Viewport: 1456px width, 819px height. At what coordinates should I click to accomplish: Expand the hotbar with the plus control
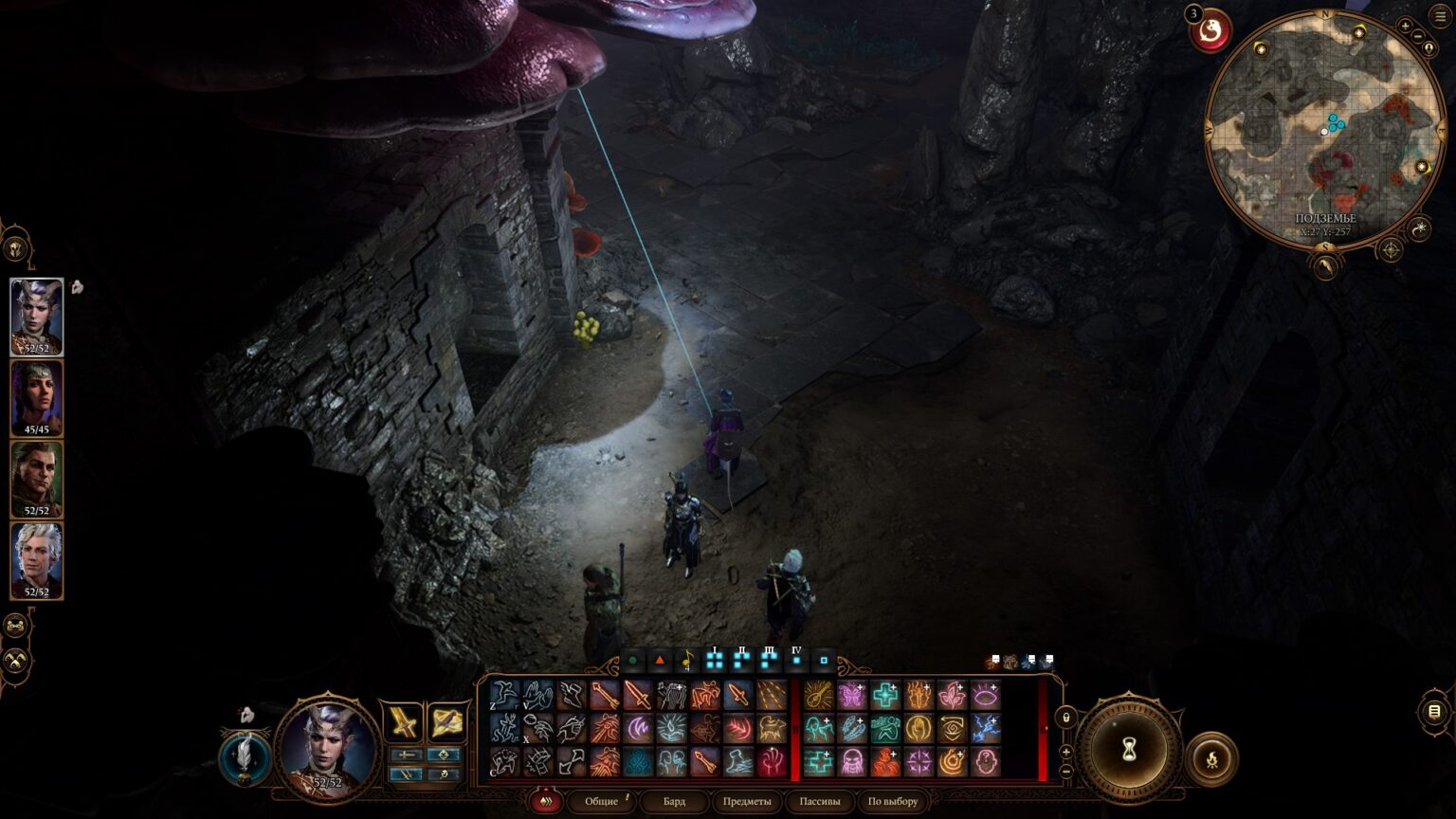1066,753
